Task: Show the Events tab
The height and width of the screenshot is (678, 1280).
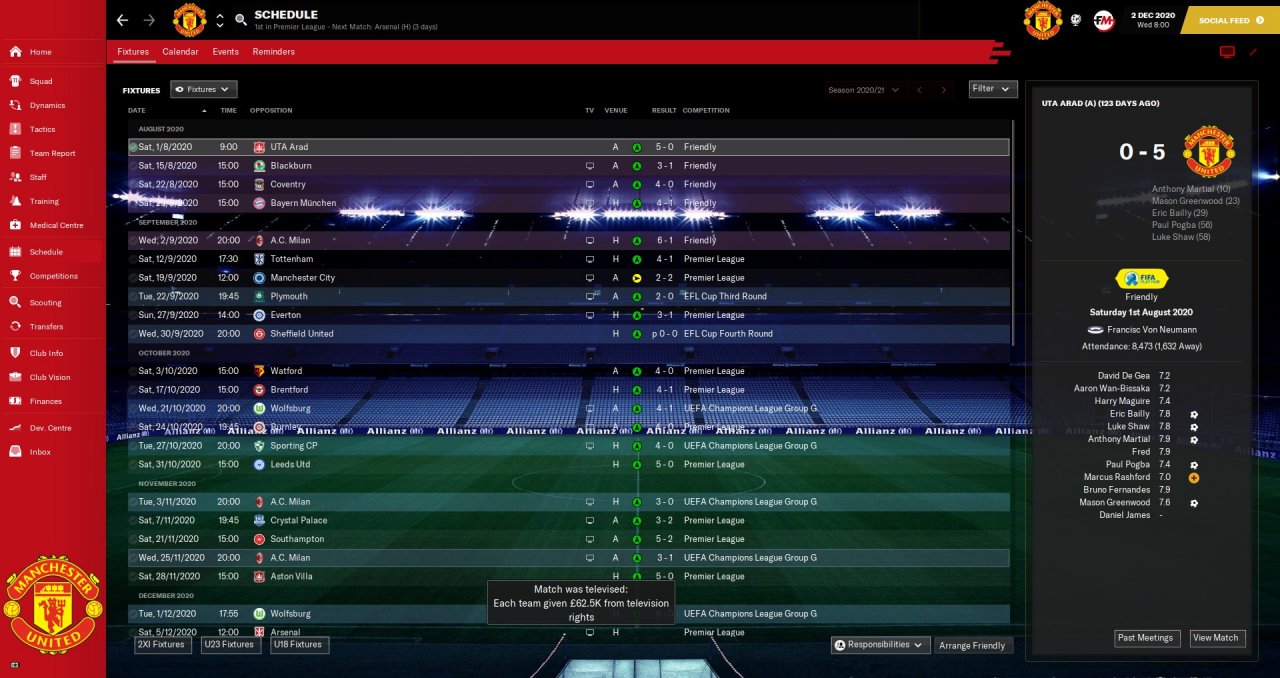Action: (225, 52)
